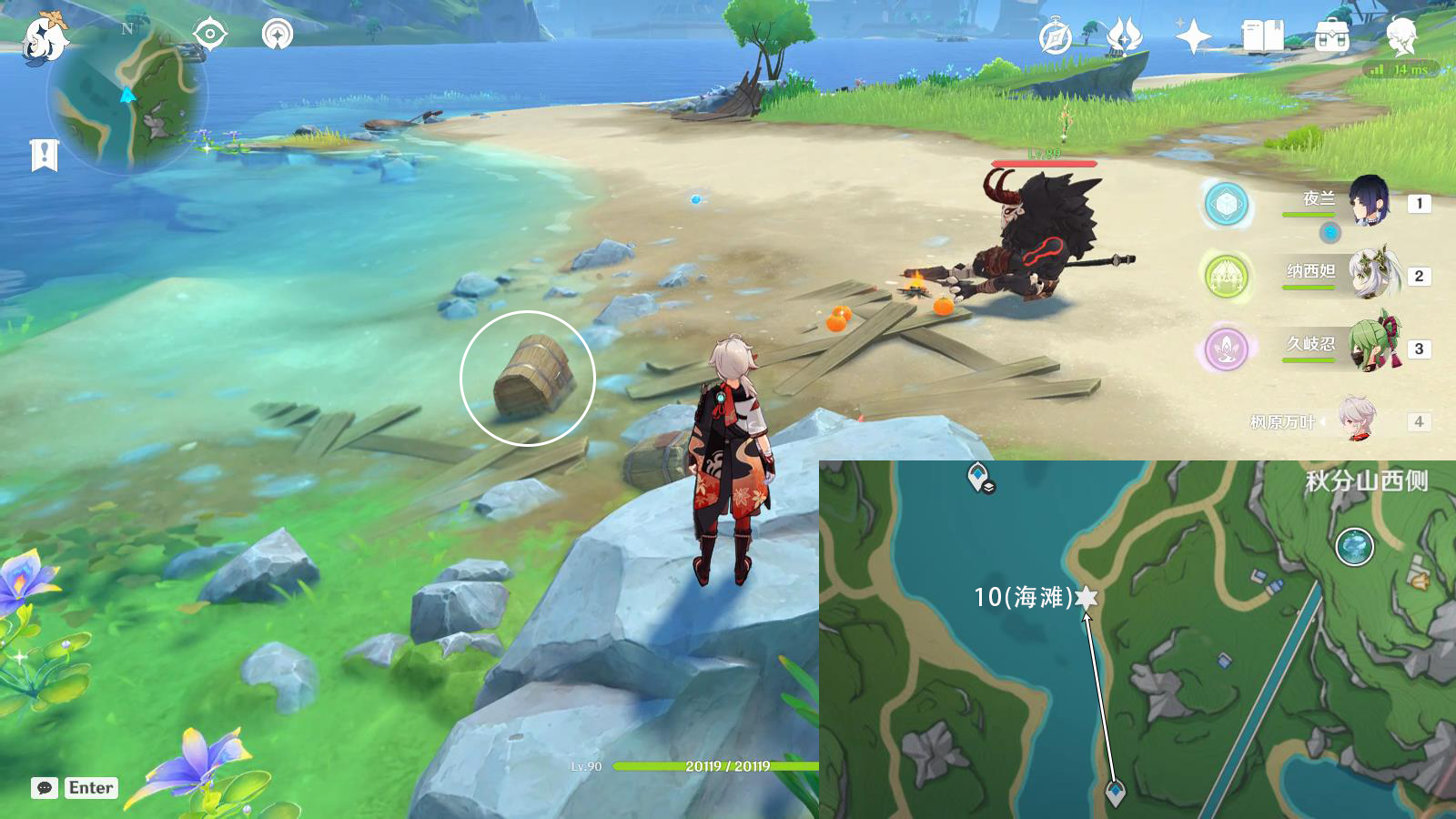Open the events icon next to the compass
The height and width of the screenshot is (819, 1456).
click(x=1124, y=37)
